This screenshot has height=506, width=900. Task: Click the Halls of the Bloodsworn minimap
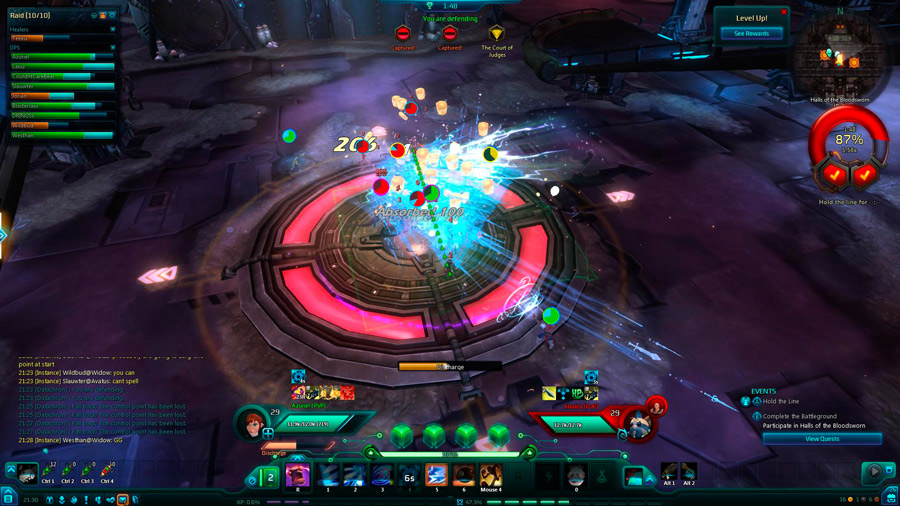pyautogui.click(x=840, y=58)
